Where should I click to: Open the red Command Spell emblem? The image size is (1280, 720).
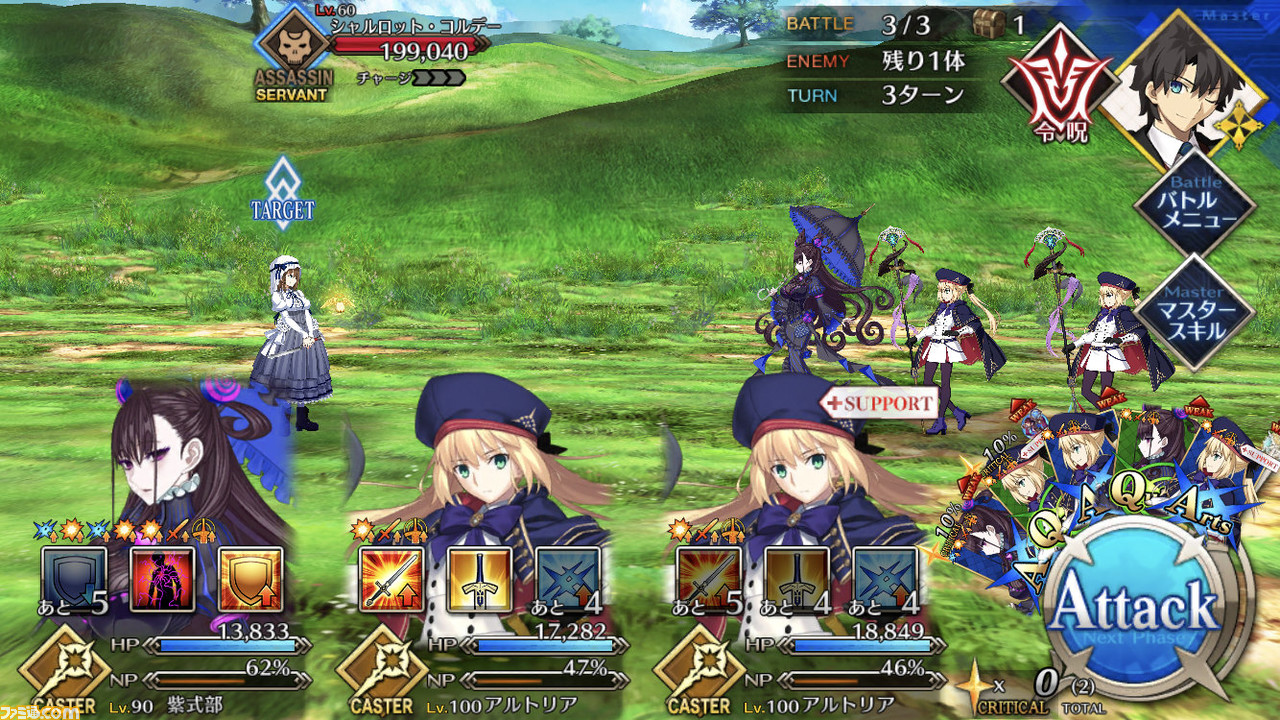[1059, 84]
